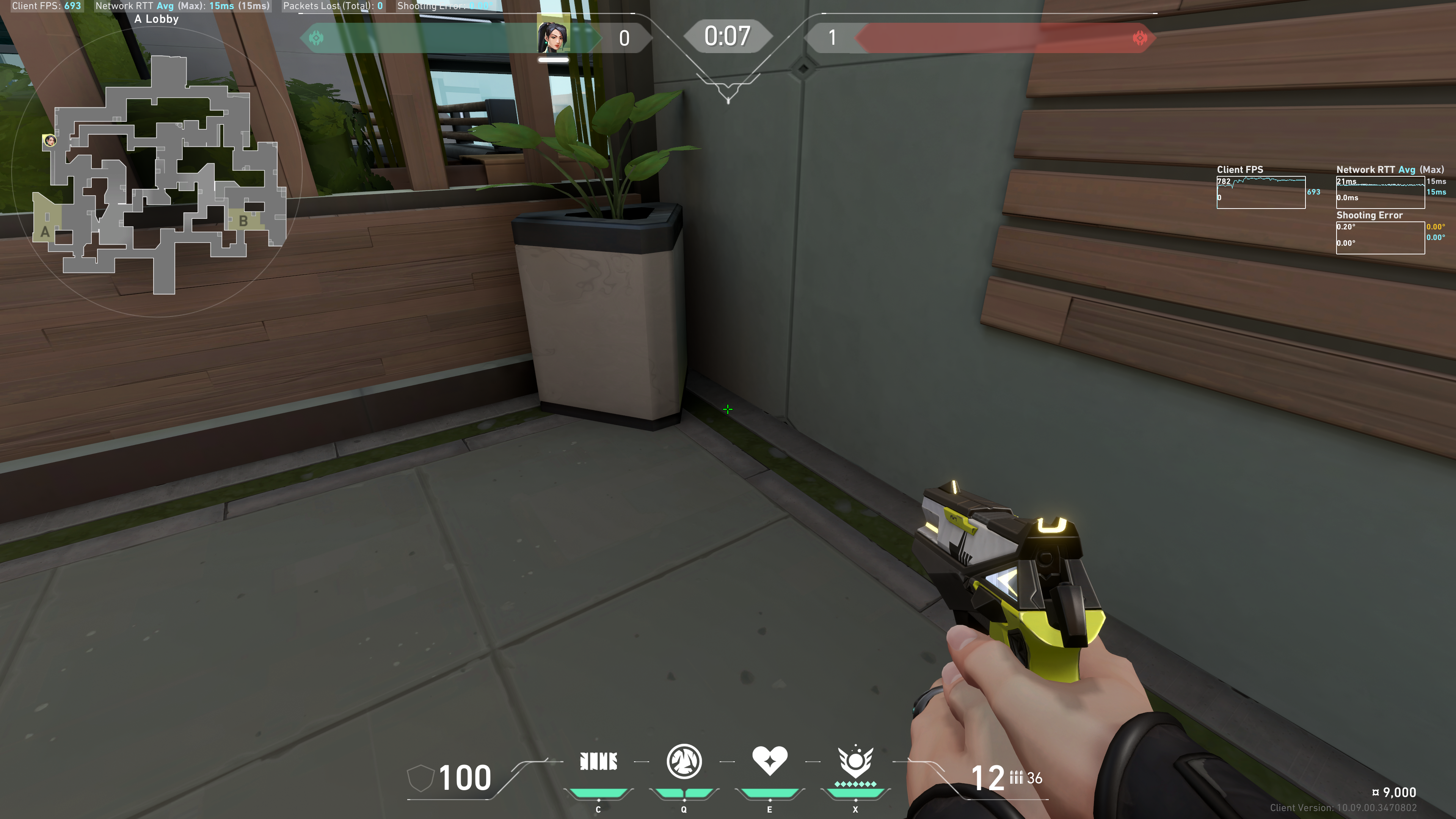
Task: Select the A site marker on minimap
Action: pos(45,232)
